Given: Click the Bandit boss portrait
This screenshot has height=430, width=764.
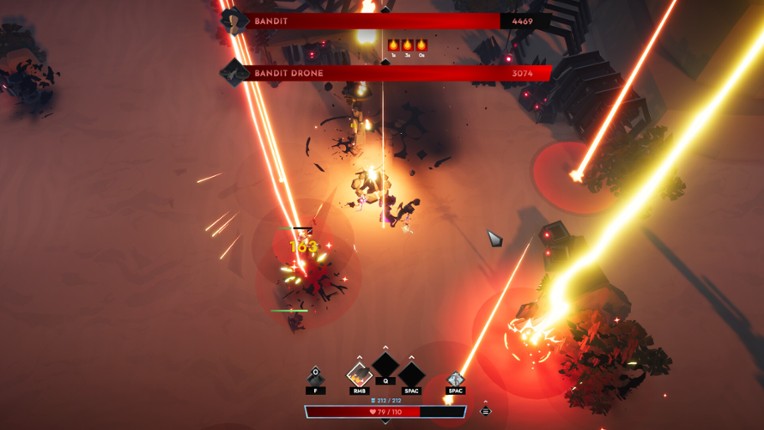Looking at the screenshot, I should (235, 21).
